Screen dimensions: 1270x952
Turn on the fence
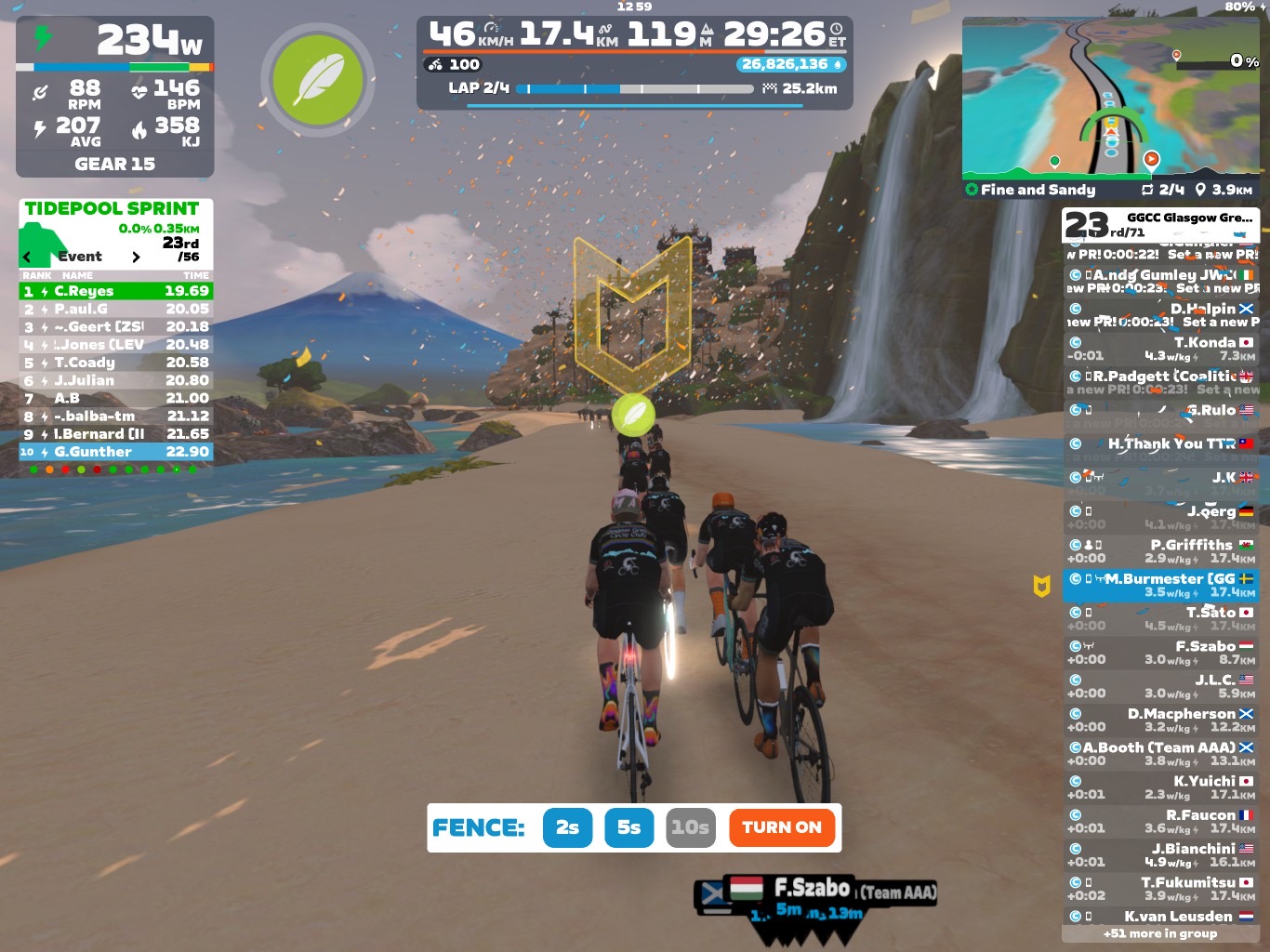(x=781, y=827)
